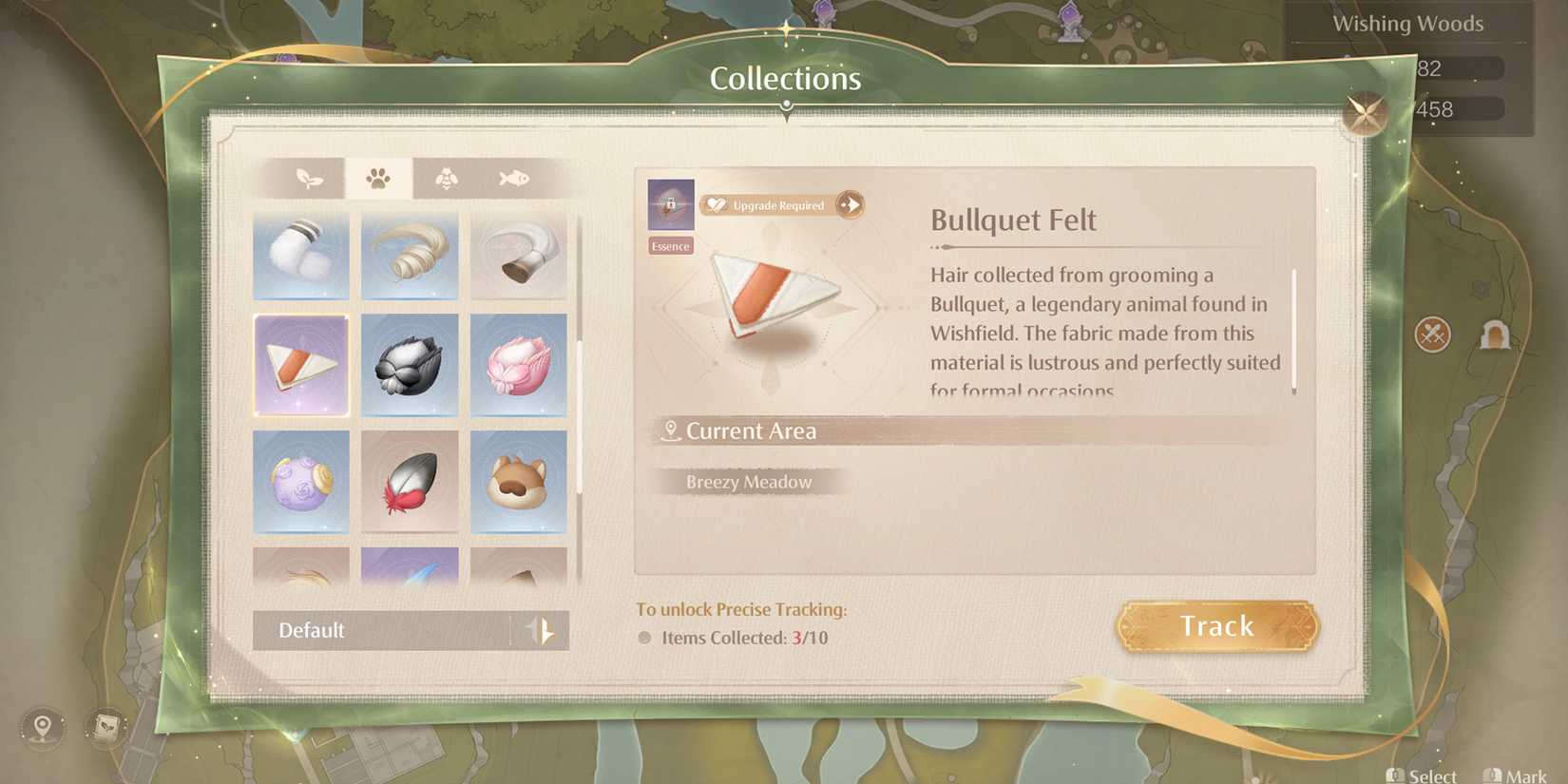The height and width of the screenshot is (784, 1568).
Task: Select the insect collection category
Action: point(445,177)
